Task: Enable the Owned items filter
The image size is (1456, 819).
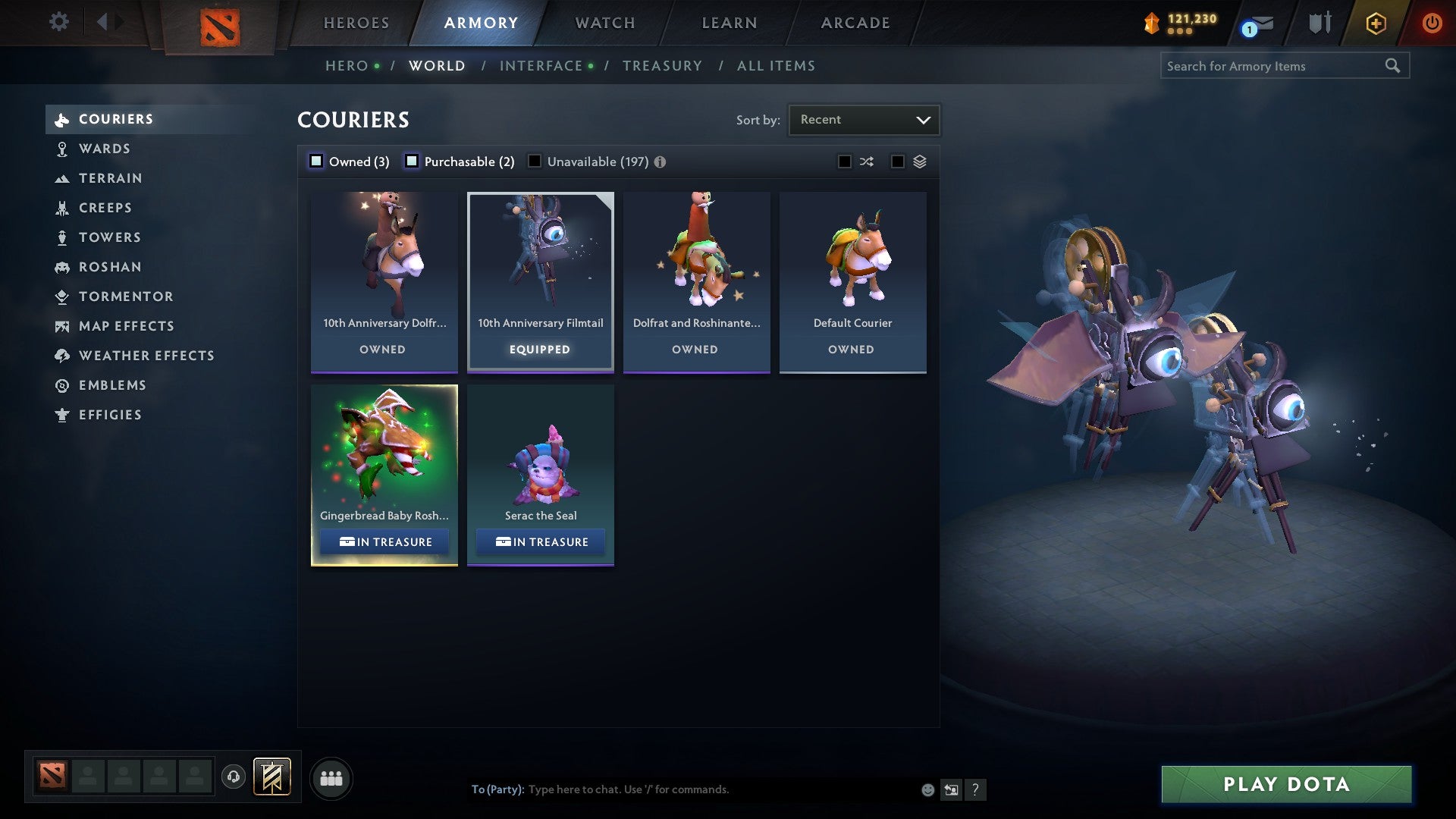Action: coord(316,161)
